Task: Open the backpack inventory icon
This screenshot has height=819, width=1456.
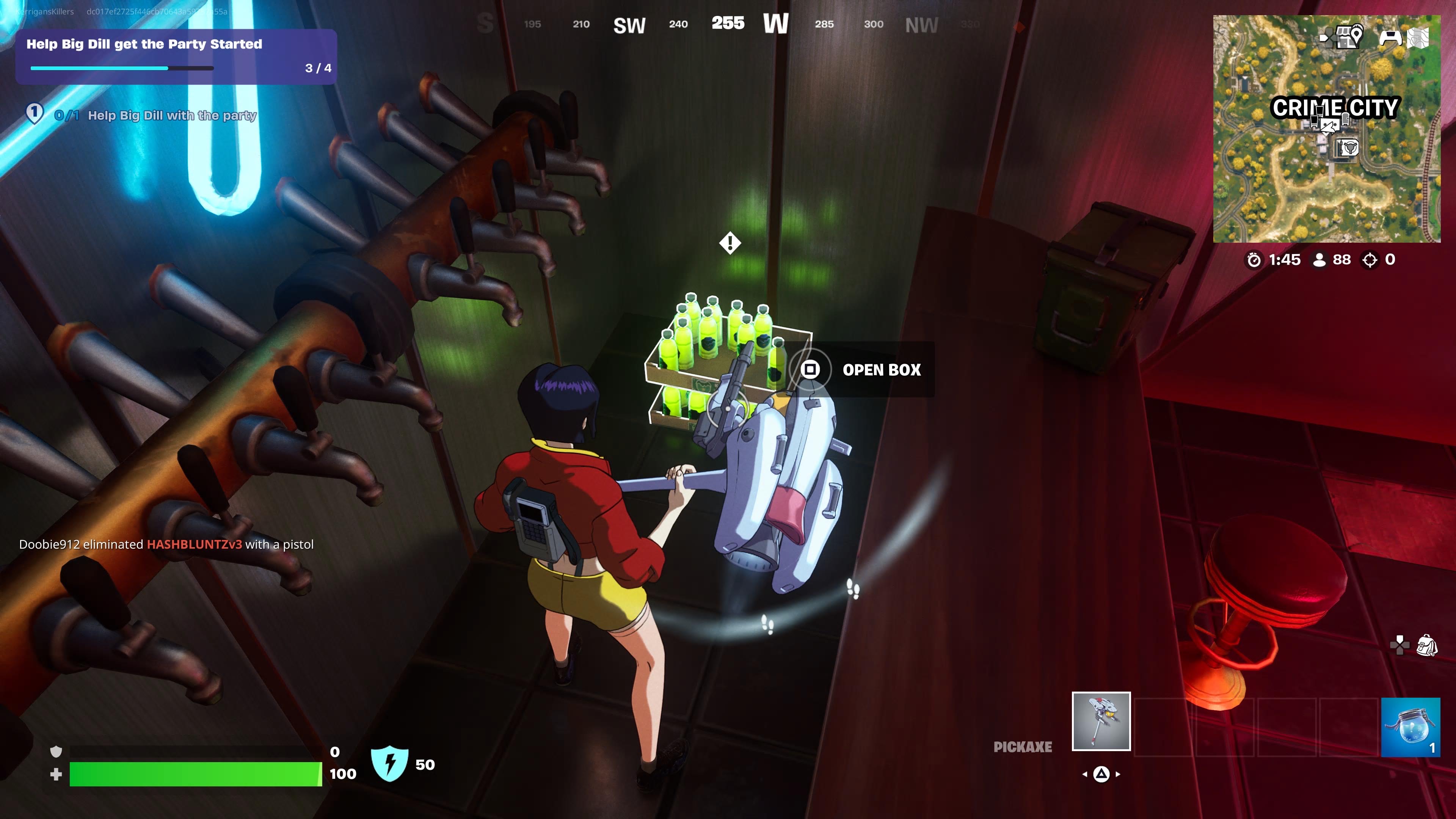Action: pos(1427,645)
